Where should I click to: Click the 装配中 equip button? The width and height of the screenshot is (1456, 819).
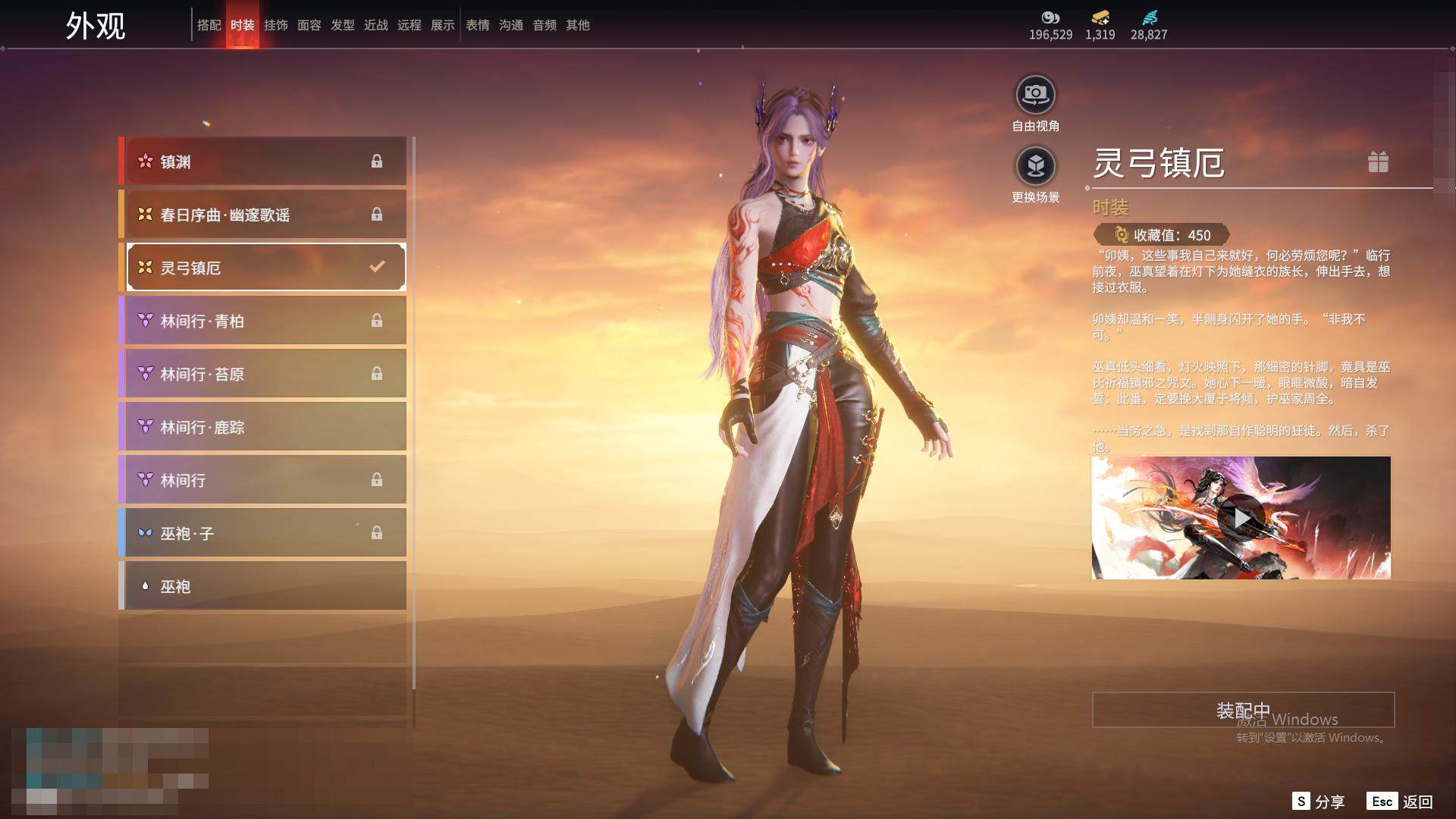(1243, 710)
